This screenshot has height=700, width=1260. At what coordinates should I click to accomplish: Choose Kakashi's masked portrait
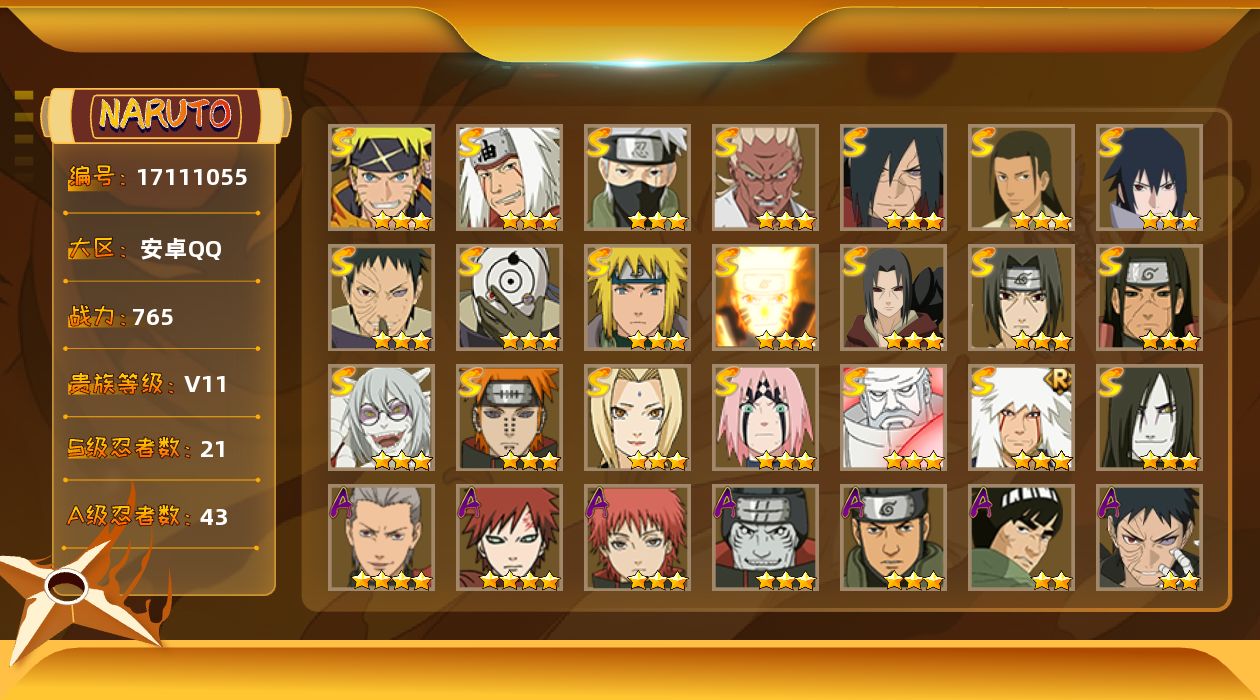[637, 177]
